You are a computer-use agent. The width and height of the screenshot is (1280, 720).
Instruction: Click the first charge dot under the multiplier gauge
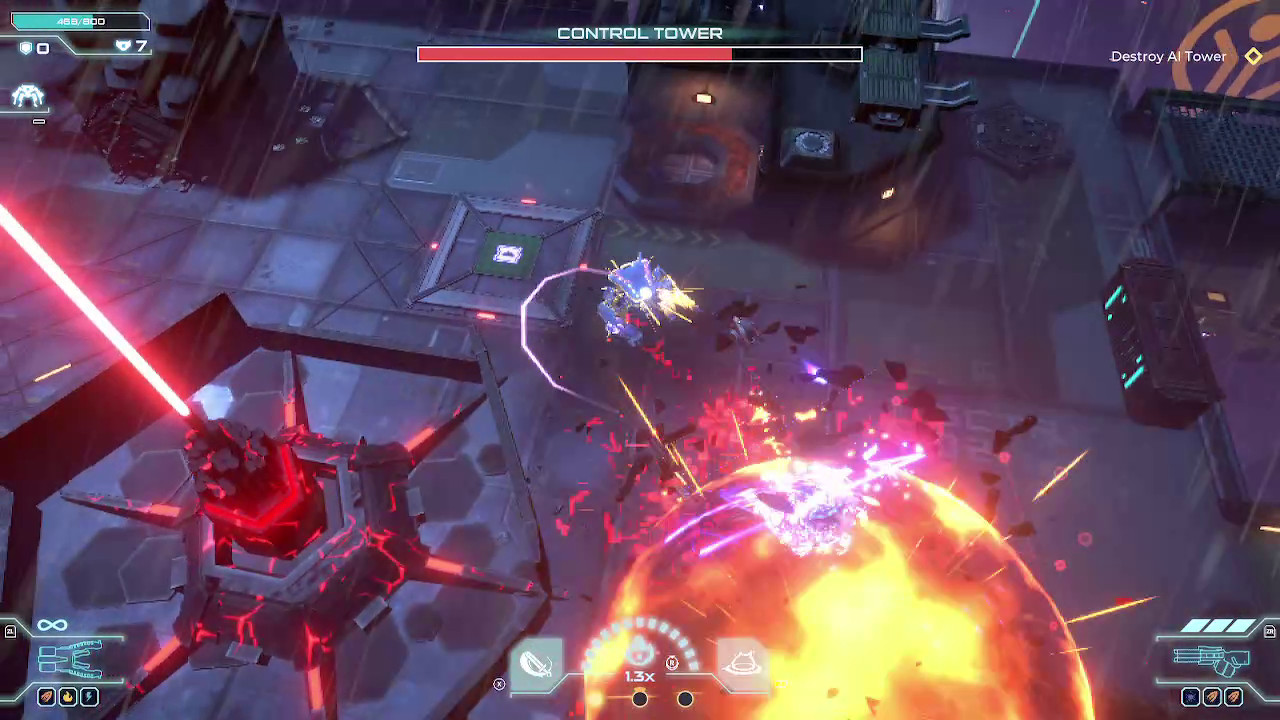click(640, 699)
